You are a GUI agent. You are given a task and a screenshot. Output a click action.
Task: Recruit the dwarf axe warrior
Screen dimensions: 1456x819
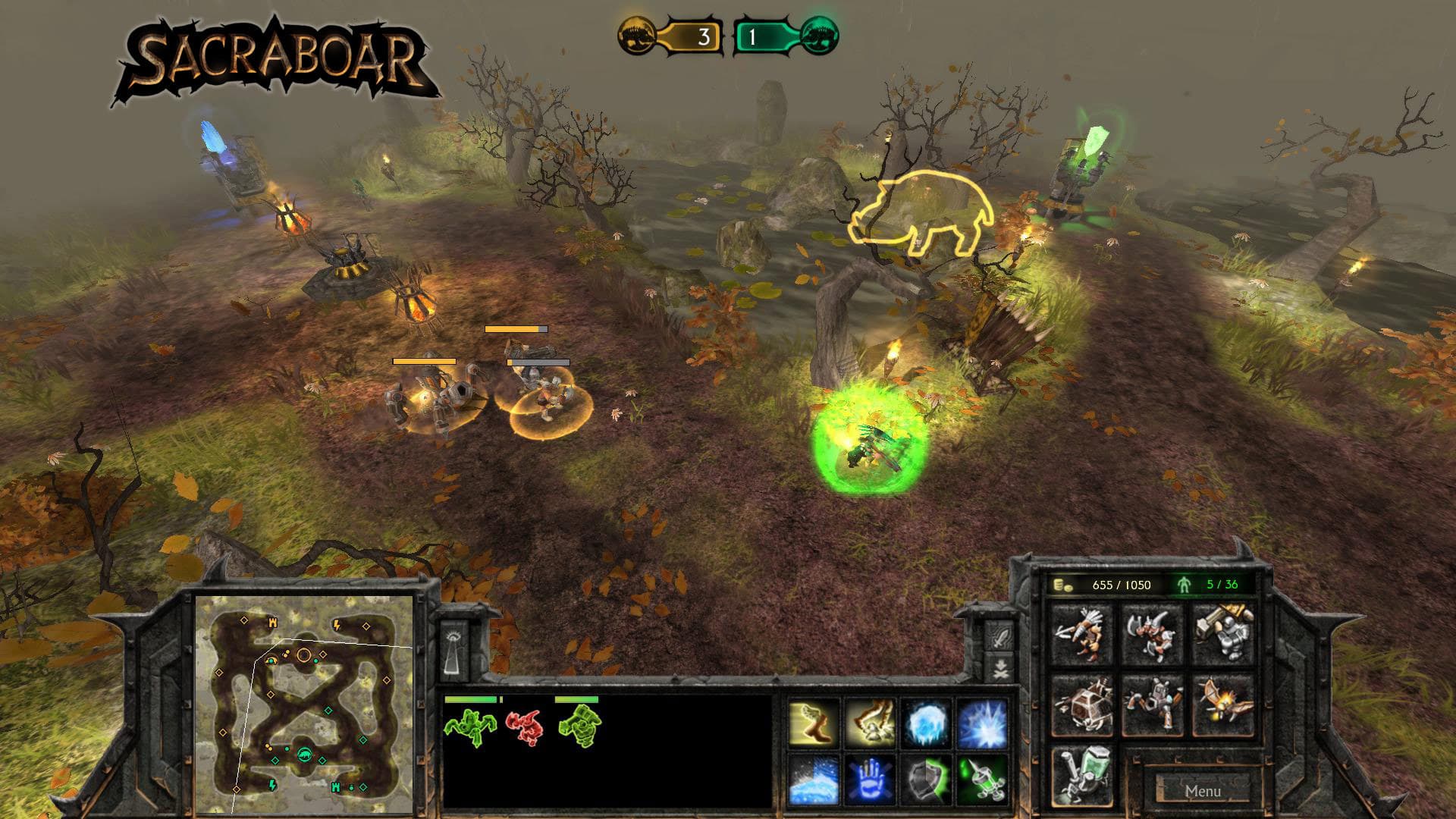(1150, 633)
